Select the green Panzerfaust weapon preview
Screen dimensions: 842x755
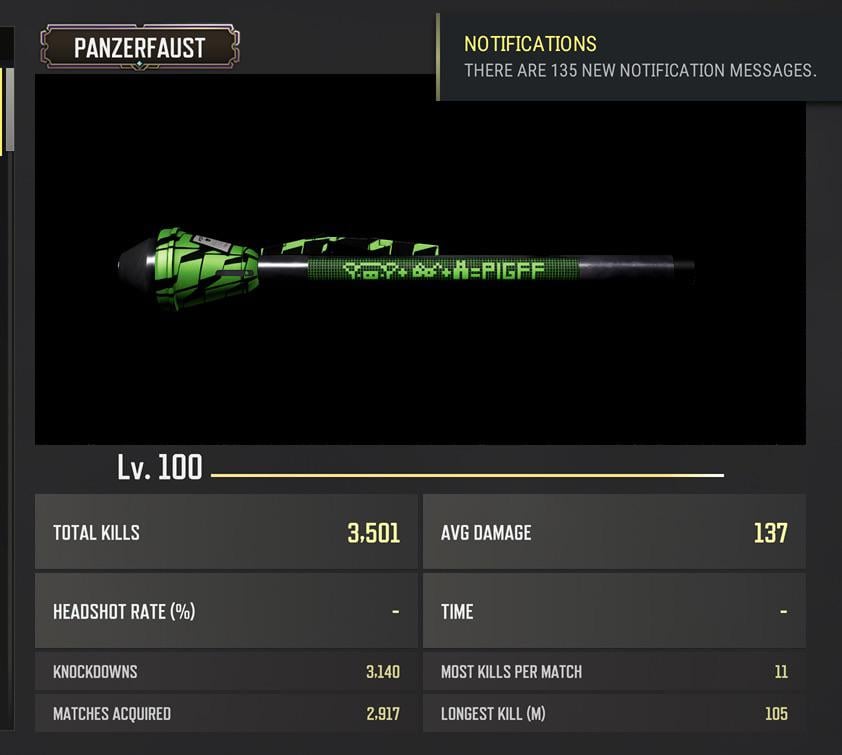405,268
